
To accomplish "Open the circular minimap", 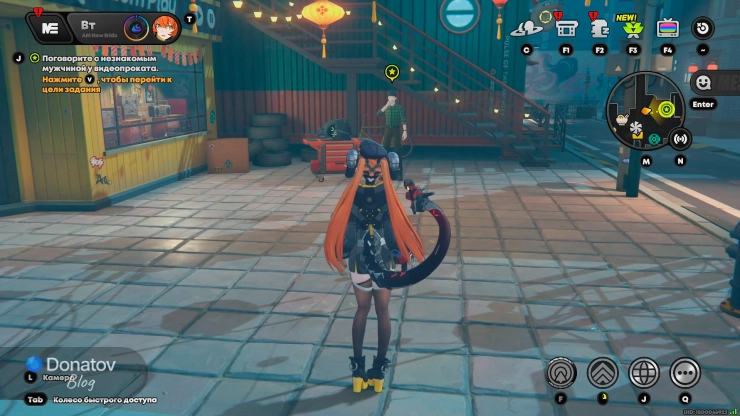I will coord(645,108).
